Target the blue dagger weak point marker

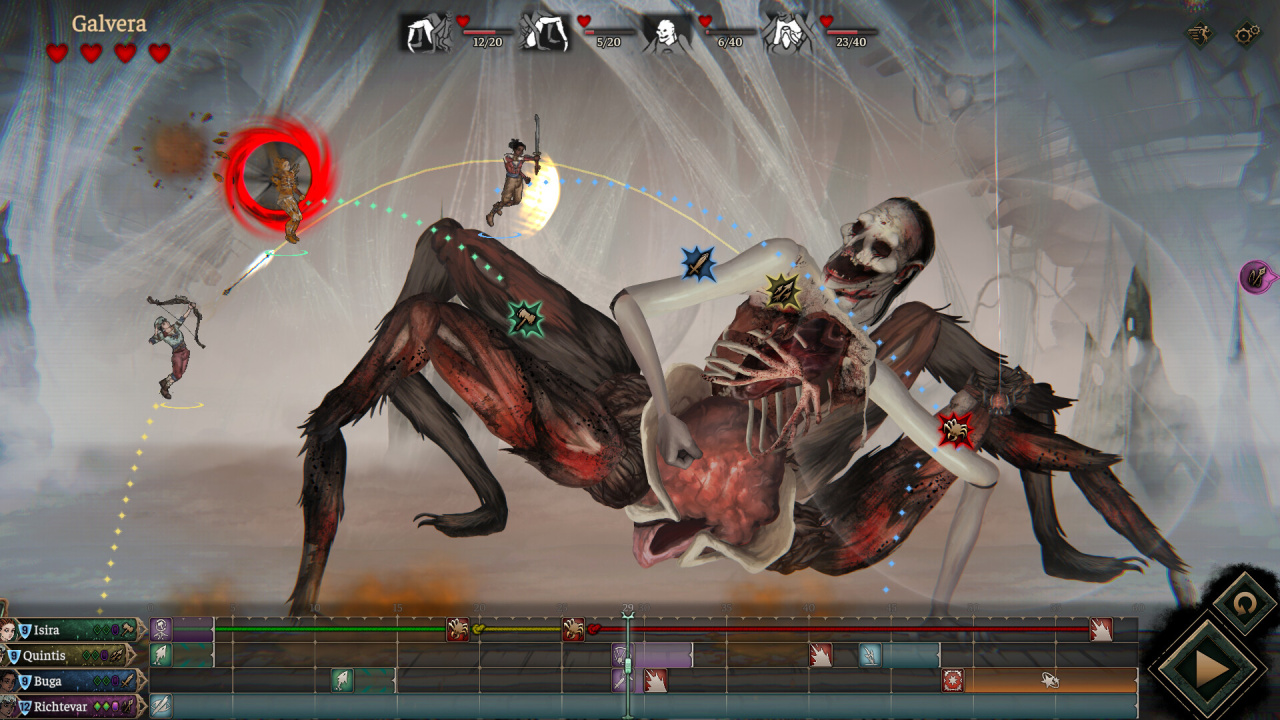coord(699,264)
